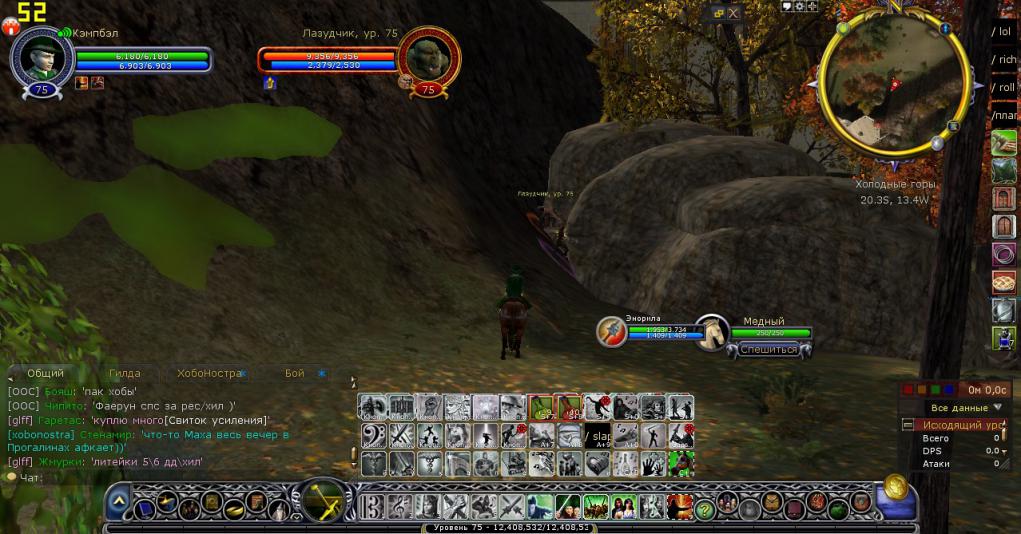Open the Все данные dropdown
The height and width of the screenshot is (534, 1021).
click(x=967, y=408)
